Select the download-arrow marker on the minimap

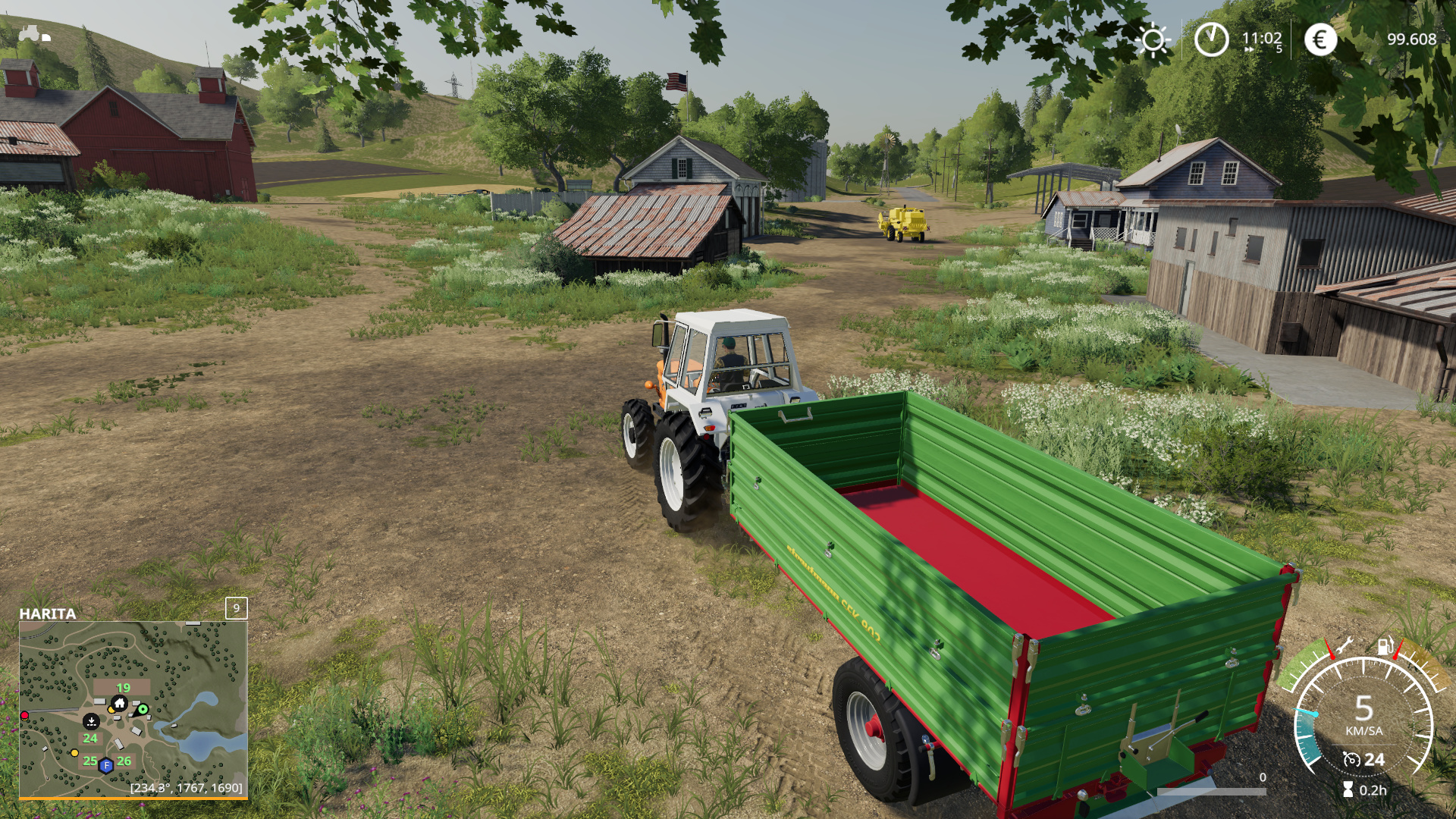click(x=91, y=720)
